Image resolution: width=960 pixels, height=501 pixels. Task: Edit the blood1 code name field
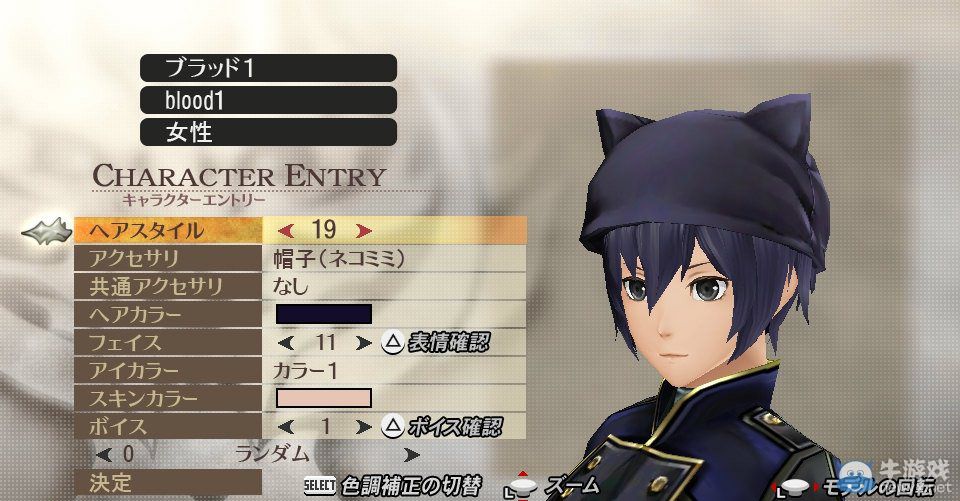pos(268,100)
